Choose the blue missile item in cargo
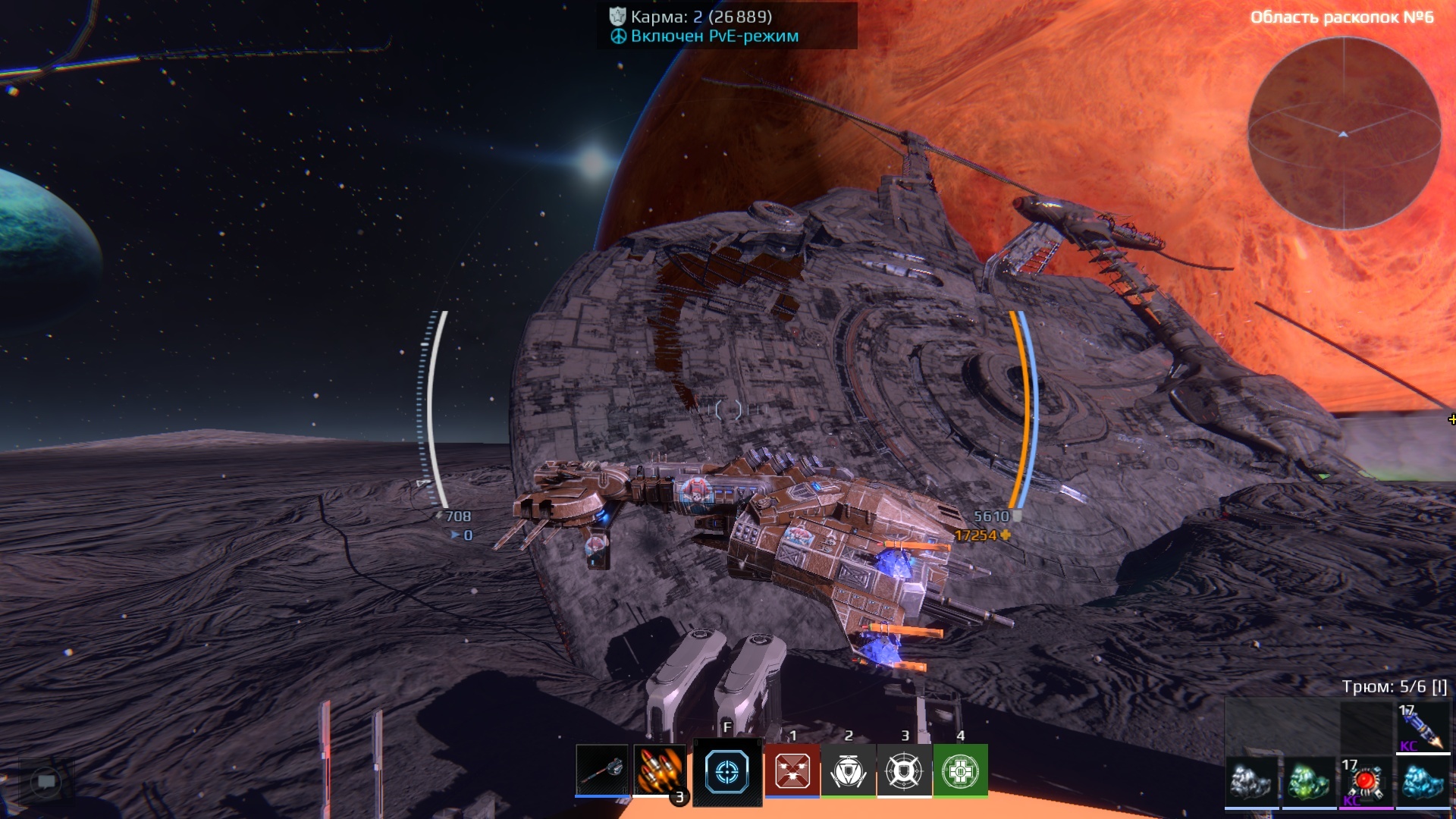This screenshot has height=819, width=1456. tap(1423, 727)
